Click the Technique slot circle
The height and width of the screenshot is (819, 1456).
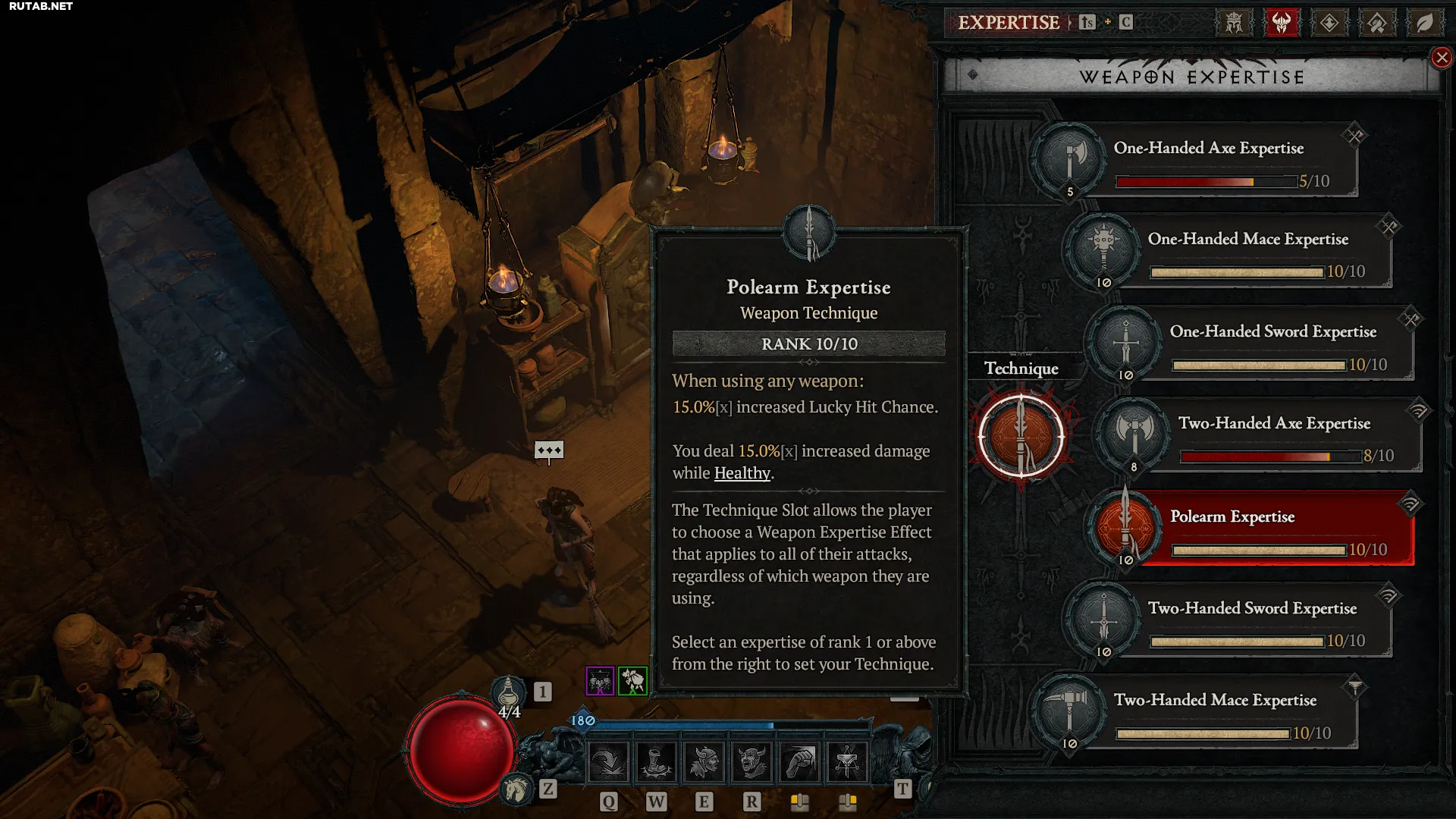tap(1021, 436)
